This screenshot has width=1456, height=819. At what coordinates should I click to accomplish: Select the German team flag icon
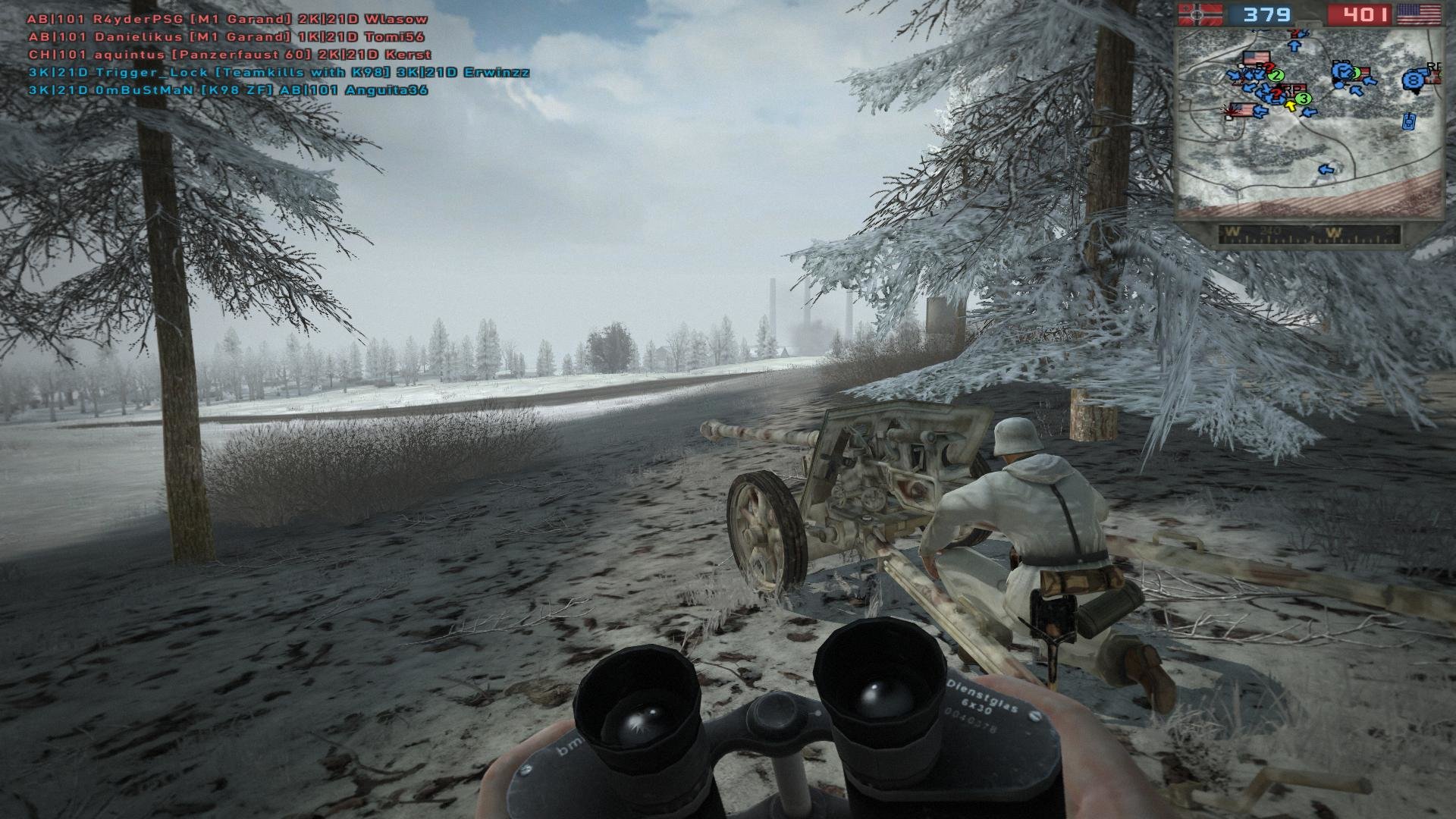(x=1200, y=14)
